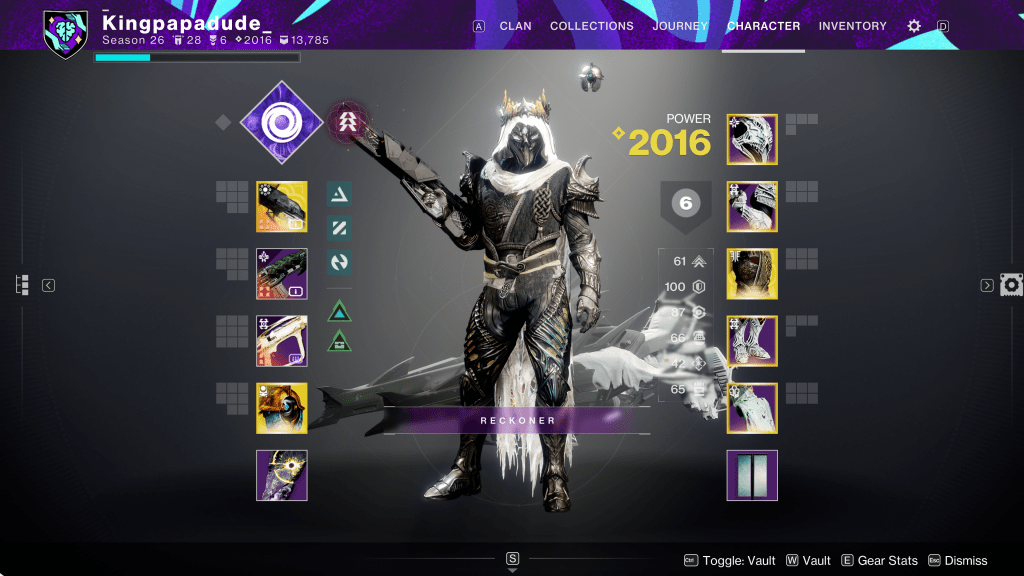Click the player emblem icon
The width and height of the screenshot is (1024, 576).
click(66, 33)
